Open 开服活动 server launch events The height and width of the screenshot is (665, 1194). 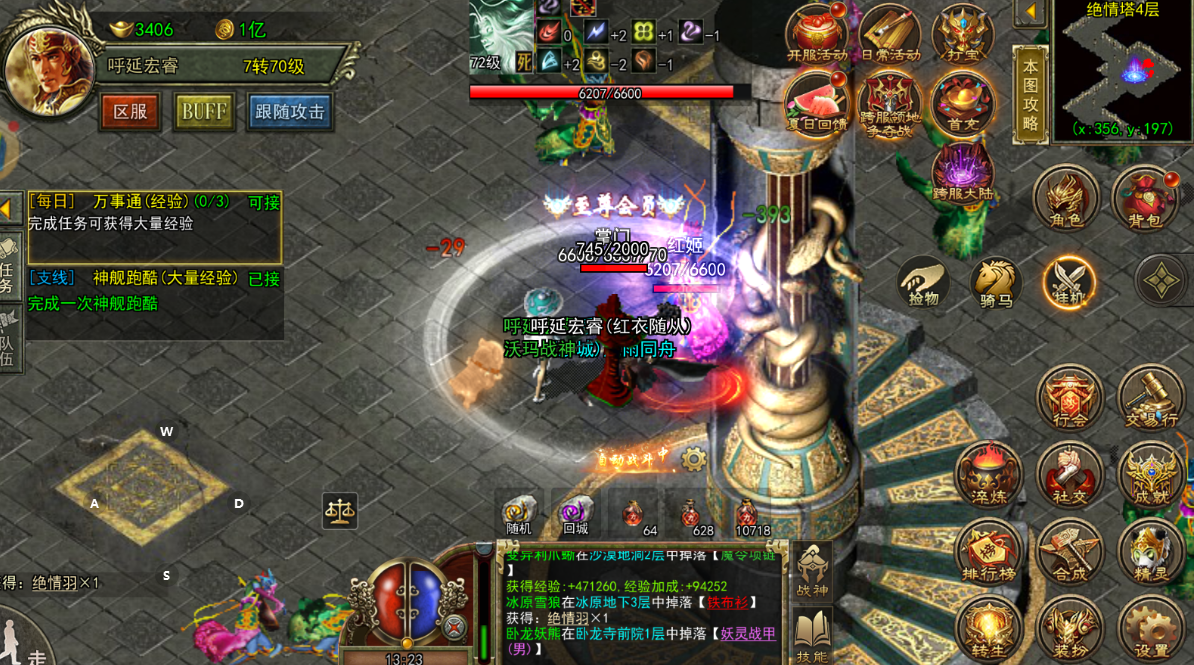tap(817, 35)
